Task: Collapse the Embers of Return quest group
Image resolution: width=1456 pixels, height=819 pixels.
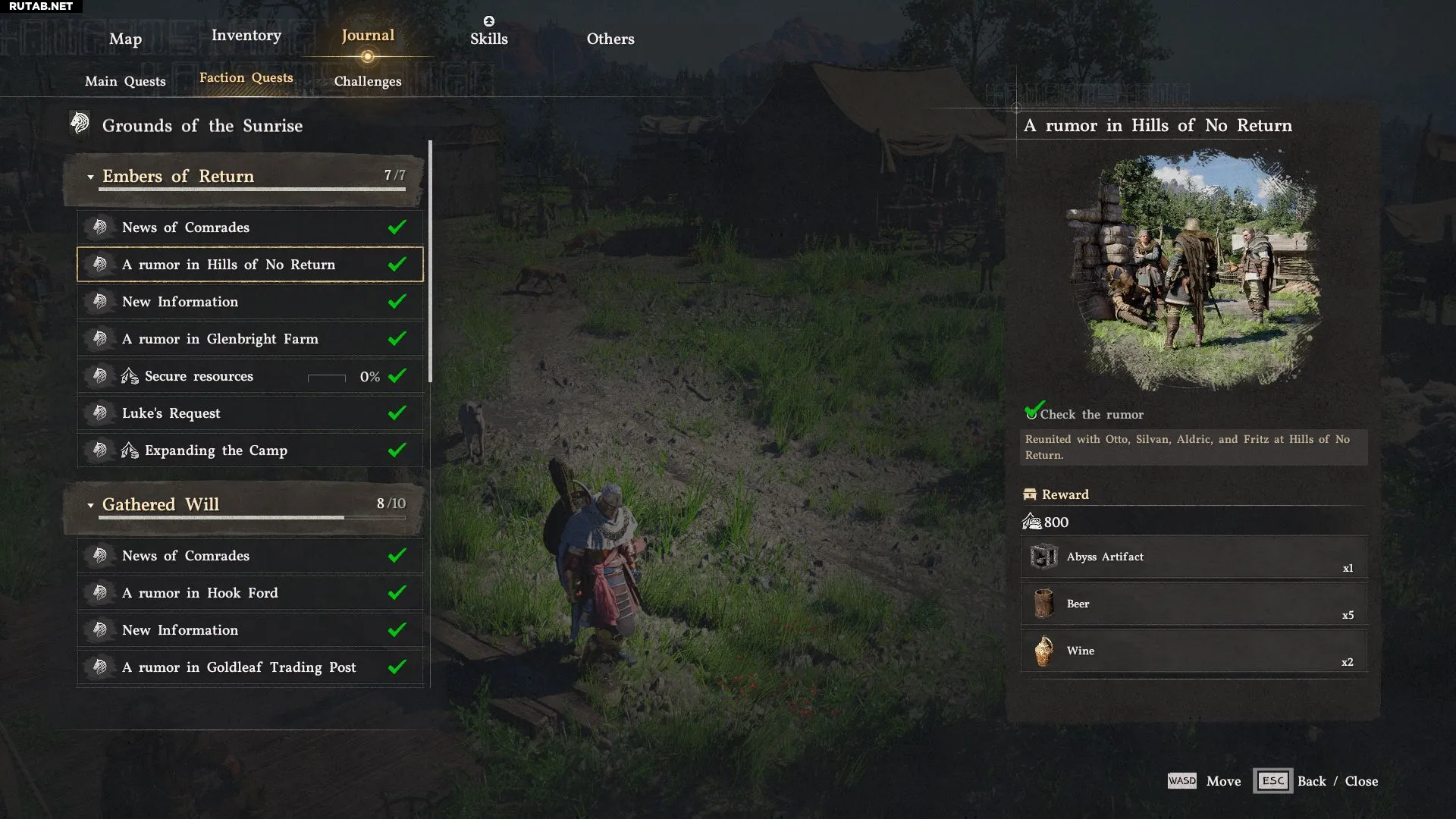Action: [x=90, y=177]
